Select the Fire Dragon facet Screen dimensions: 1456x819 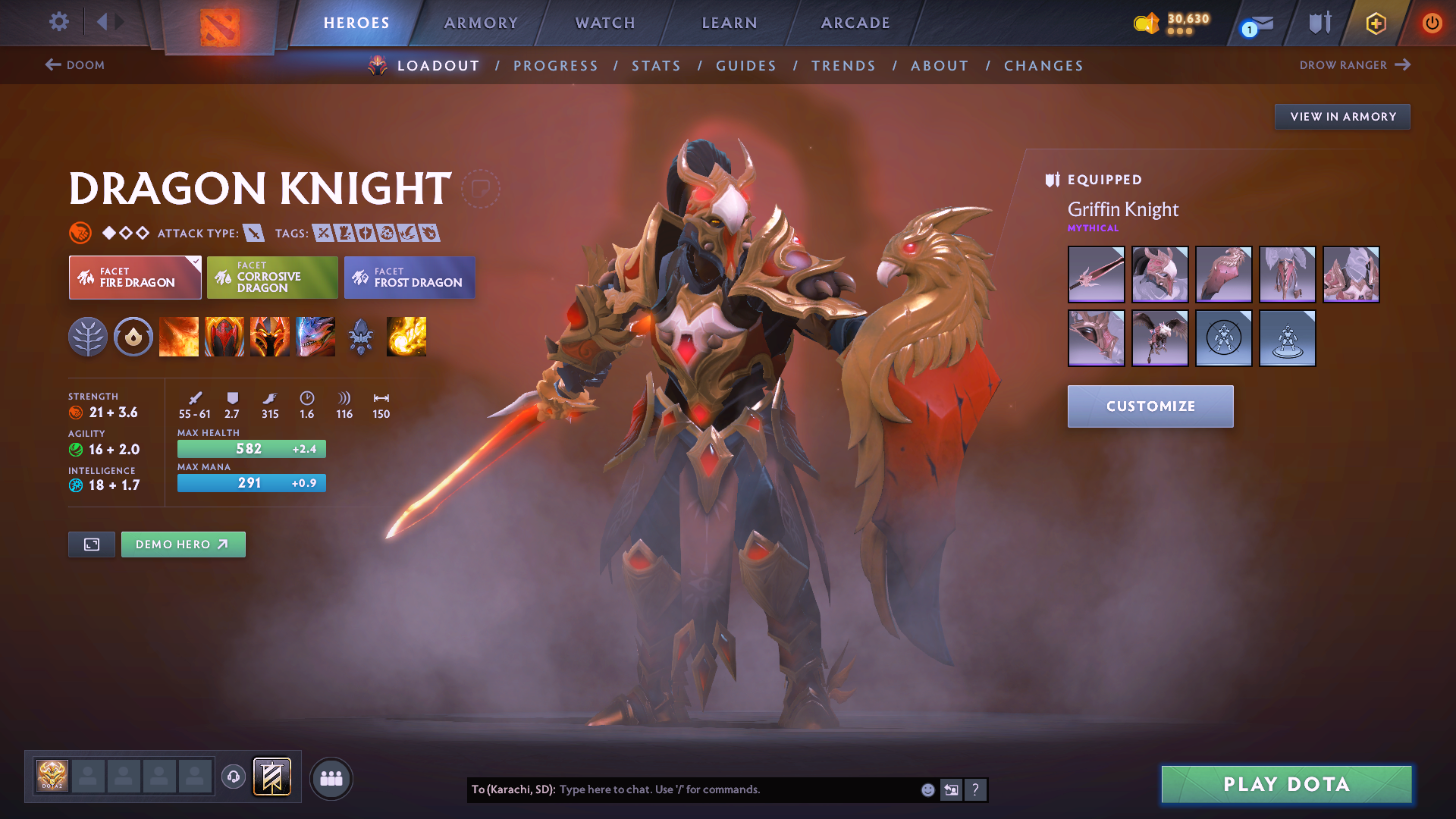tap(134, 278)
